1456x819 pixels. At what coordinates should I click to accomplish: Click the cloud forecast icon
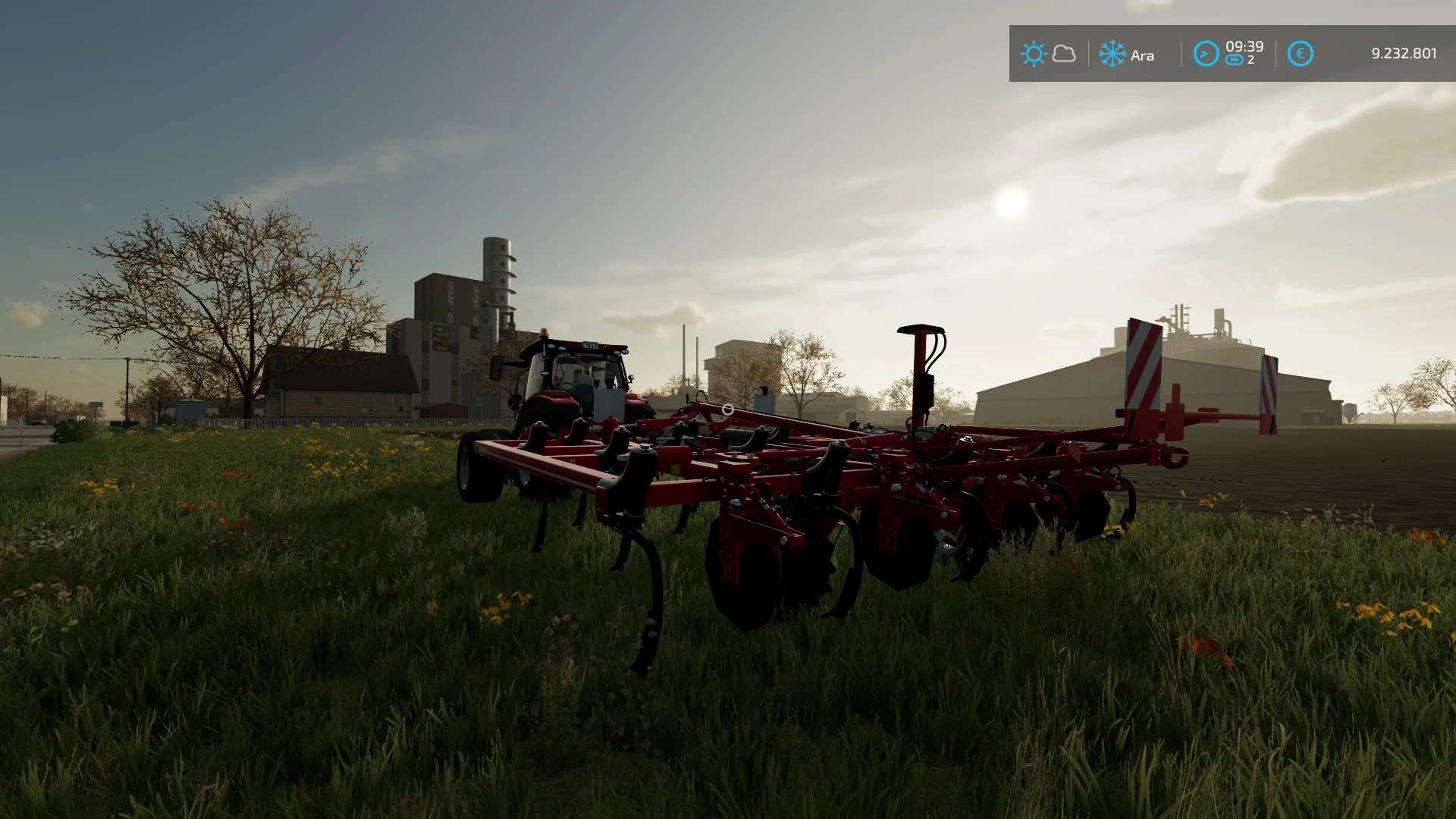pos(1064,54)
